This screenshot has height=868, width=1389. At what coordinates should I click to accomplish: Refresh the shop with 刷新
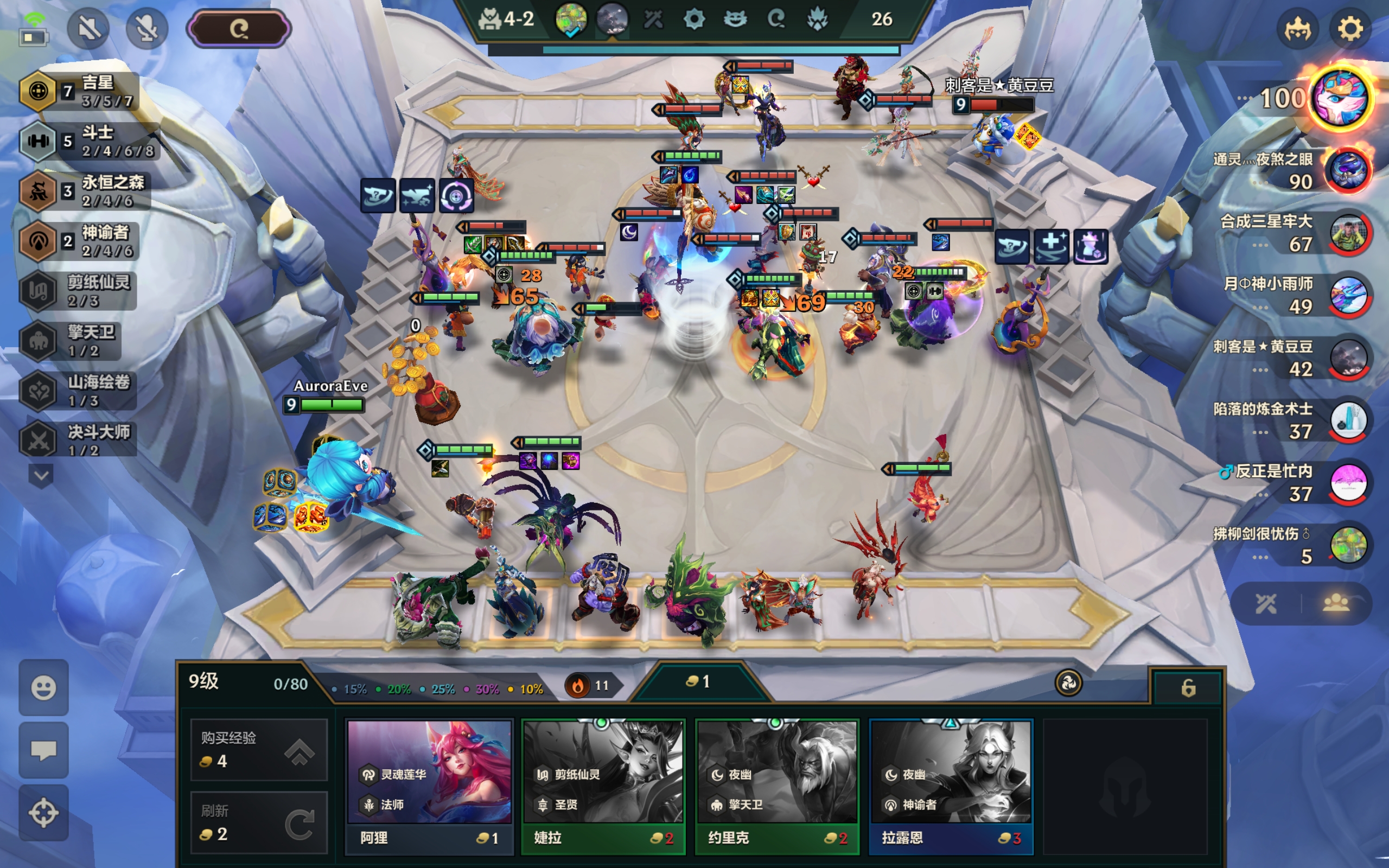coord(259,822)
